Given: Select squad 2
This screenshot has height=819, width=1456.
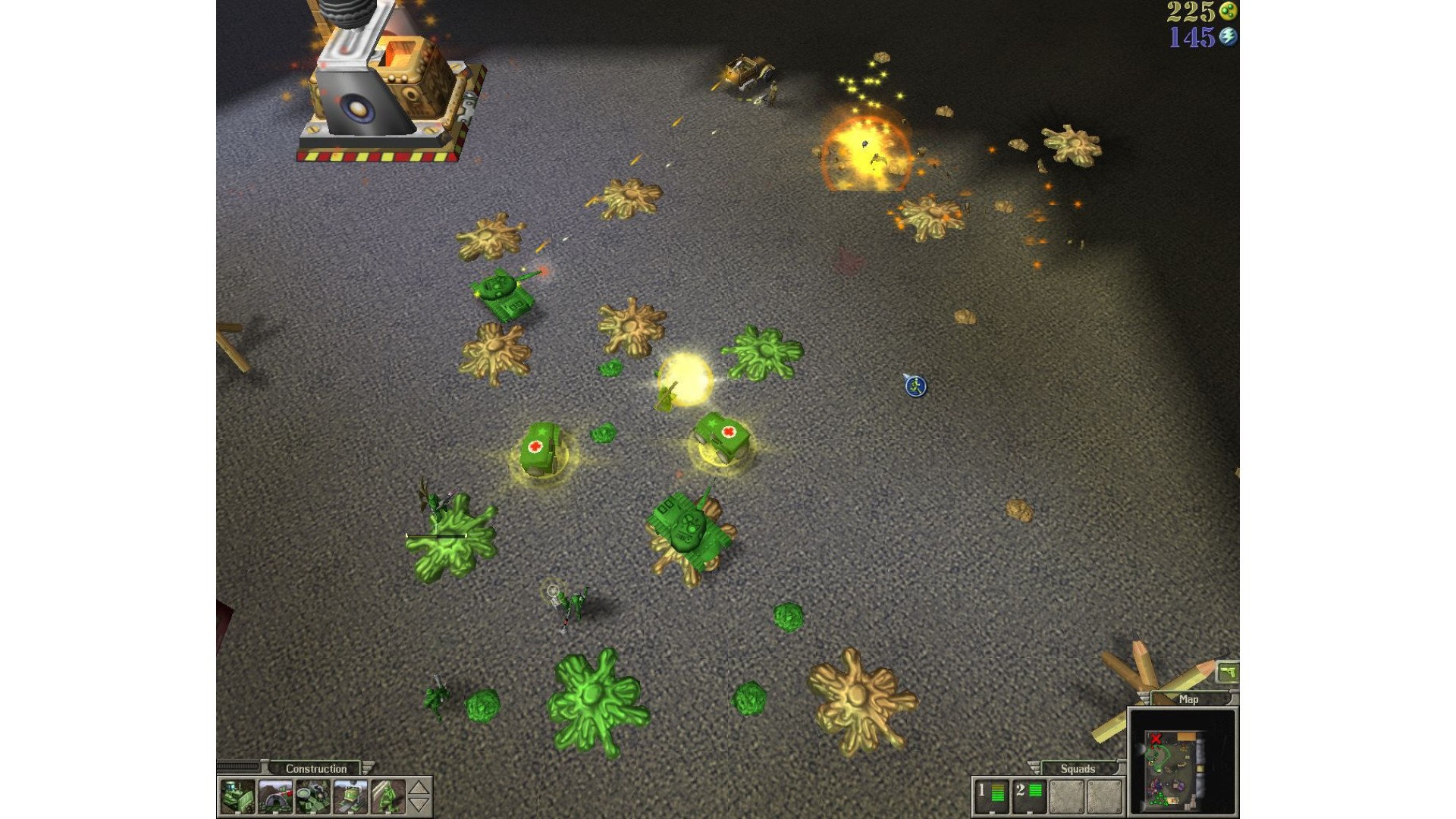Looking at the screenshot, I should coord(1029,794).
